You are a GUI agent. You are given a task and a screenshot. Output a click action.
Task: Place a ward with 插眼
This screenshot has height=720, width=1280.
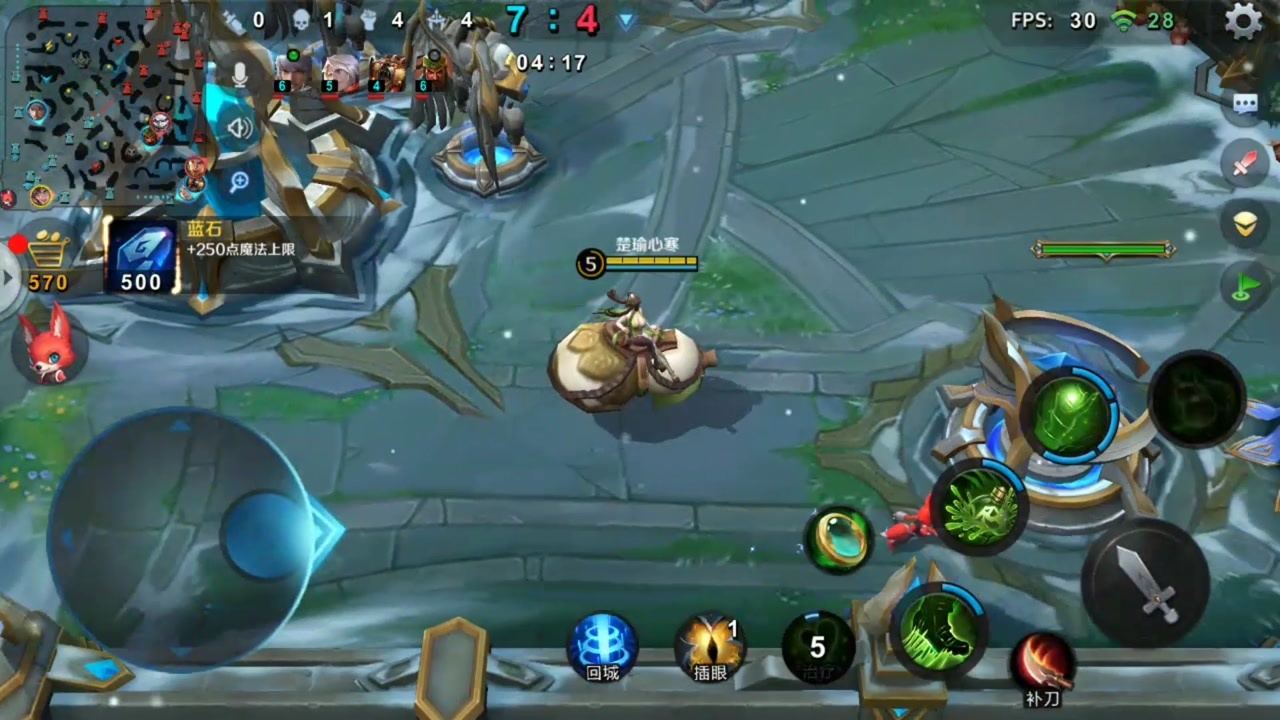tap(710, 647)
